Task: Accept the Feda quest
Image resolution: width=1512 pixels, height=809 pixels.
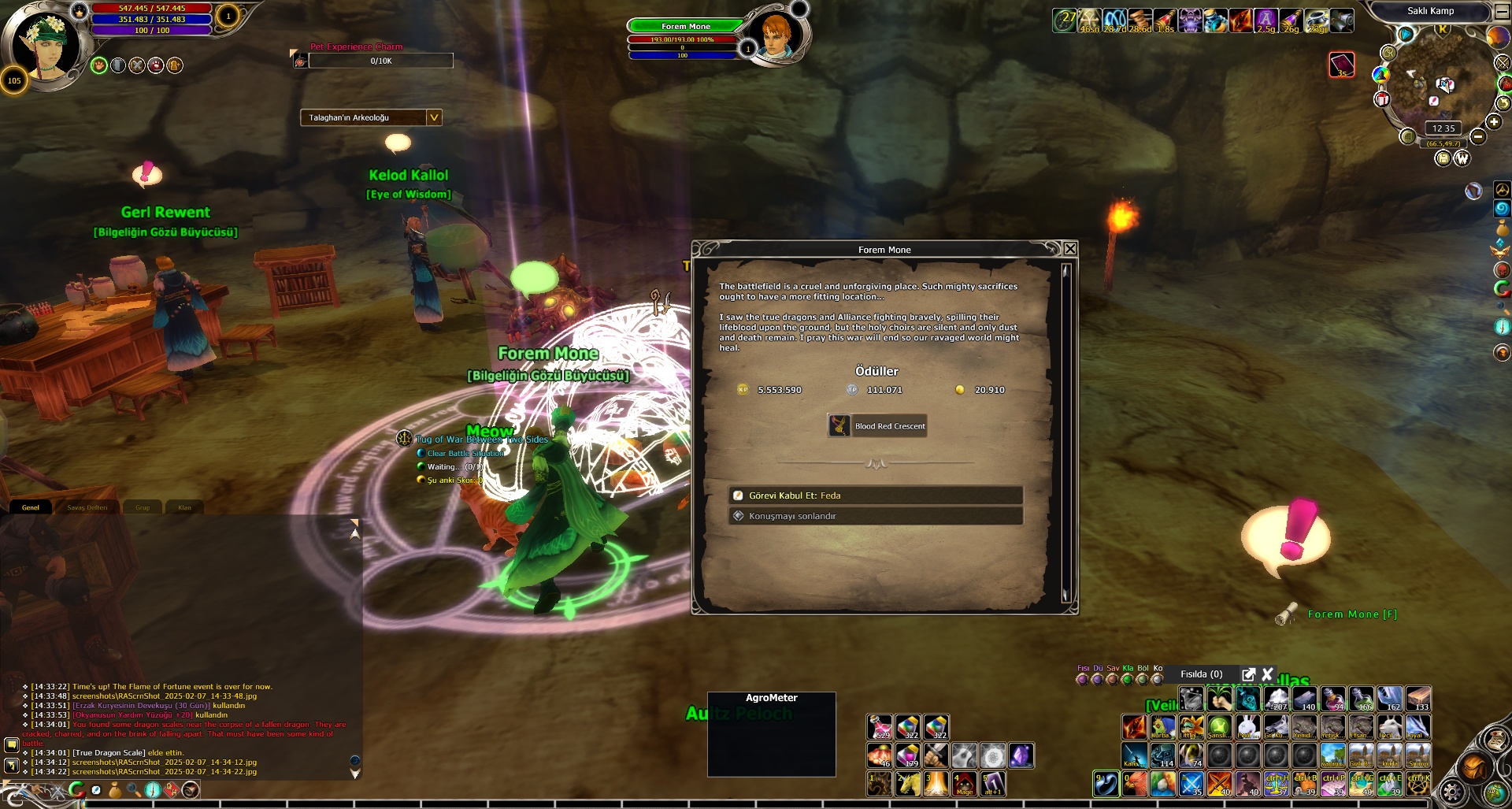Action: pyautogui.click(x=874, y=495)
